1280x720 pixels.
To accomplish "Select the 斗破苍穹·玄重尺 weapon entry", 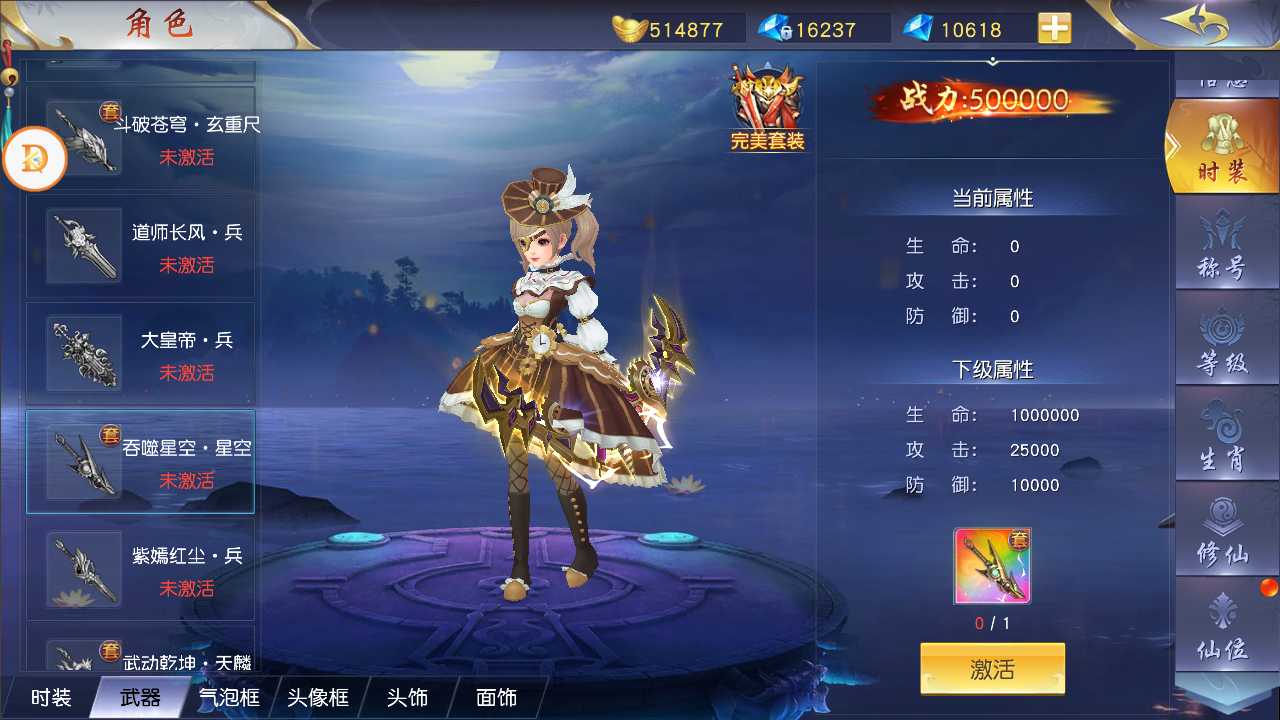I will (x=140, y=139).
